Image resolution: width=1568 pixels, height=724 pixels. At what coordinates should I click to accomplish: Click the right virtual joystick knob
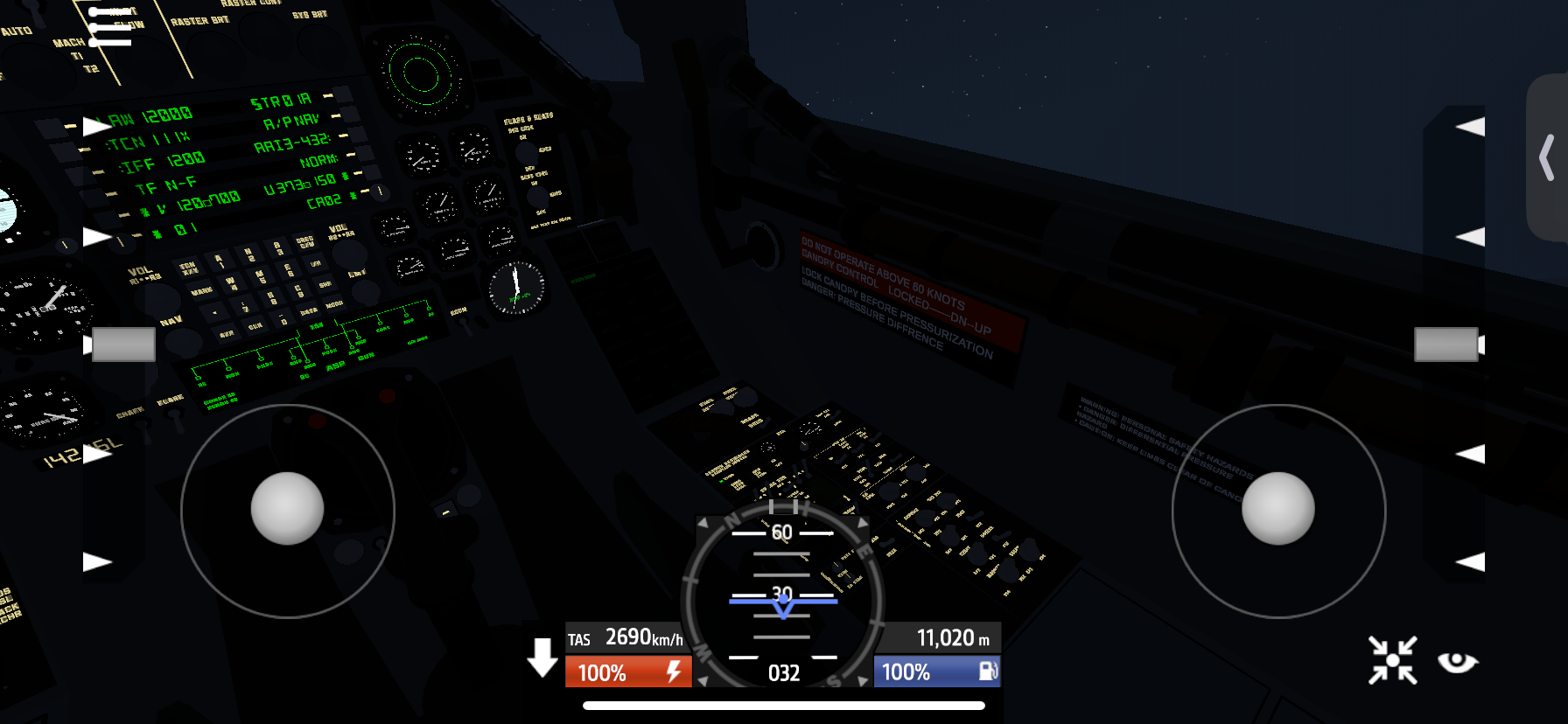(1277, 509)
